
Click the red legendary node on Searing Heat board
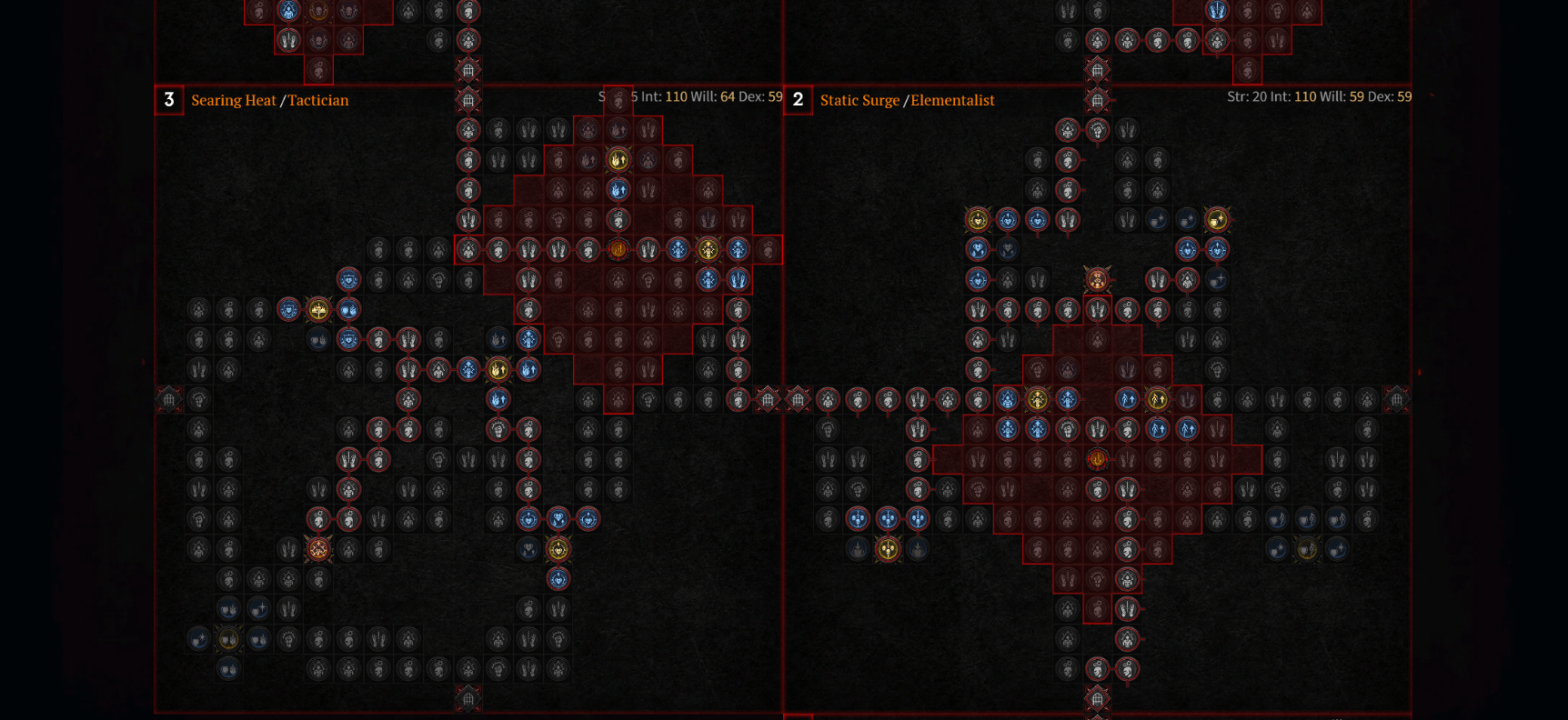tap(318, 551)
